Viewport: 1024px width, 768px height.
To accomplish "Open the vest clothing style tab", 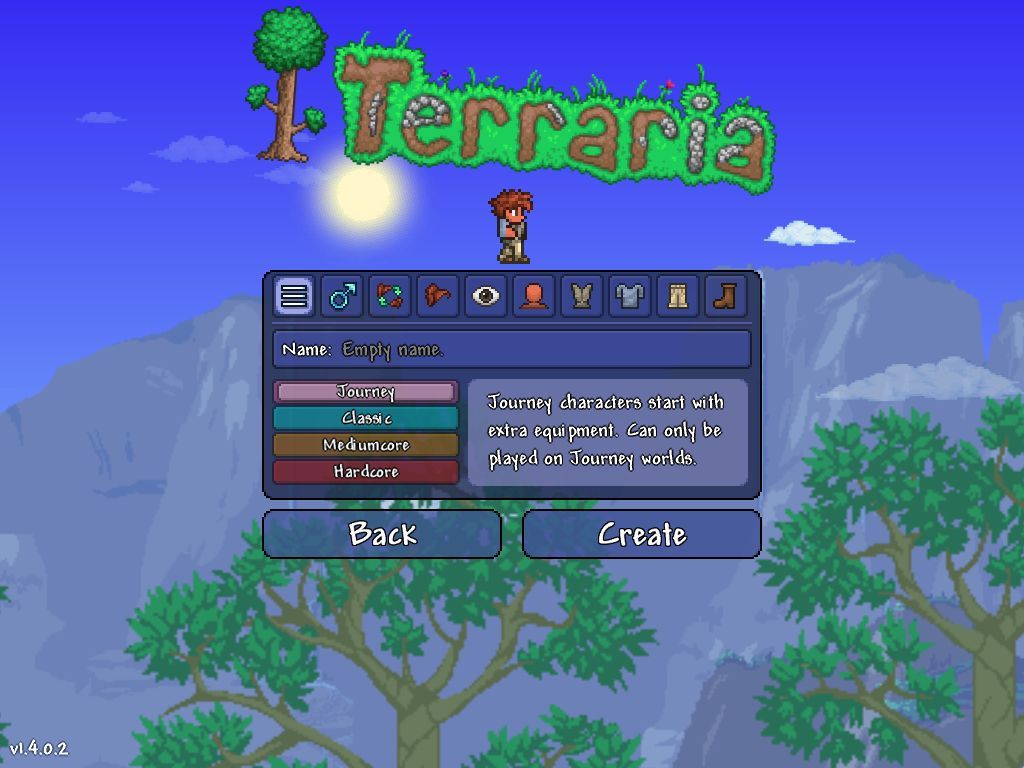I will (x=581, y=296).
